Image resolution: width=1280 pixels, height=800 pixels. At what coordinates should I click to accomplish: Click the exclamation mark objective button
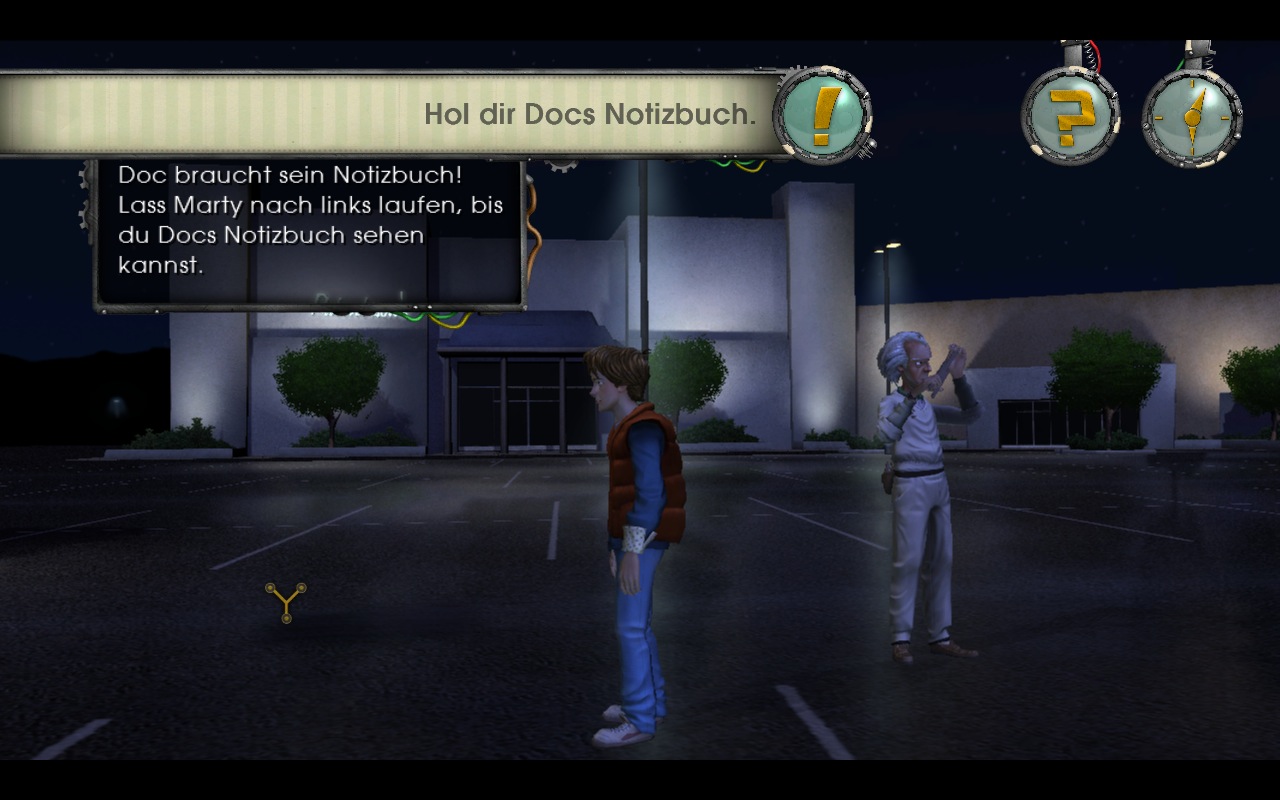[x=821, y=115]
